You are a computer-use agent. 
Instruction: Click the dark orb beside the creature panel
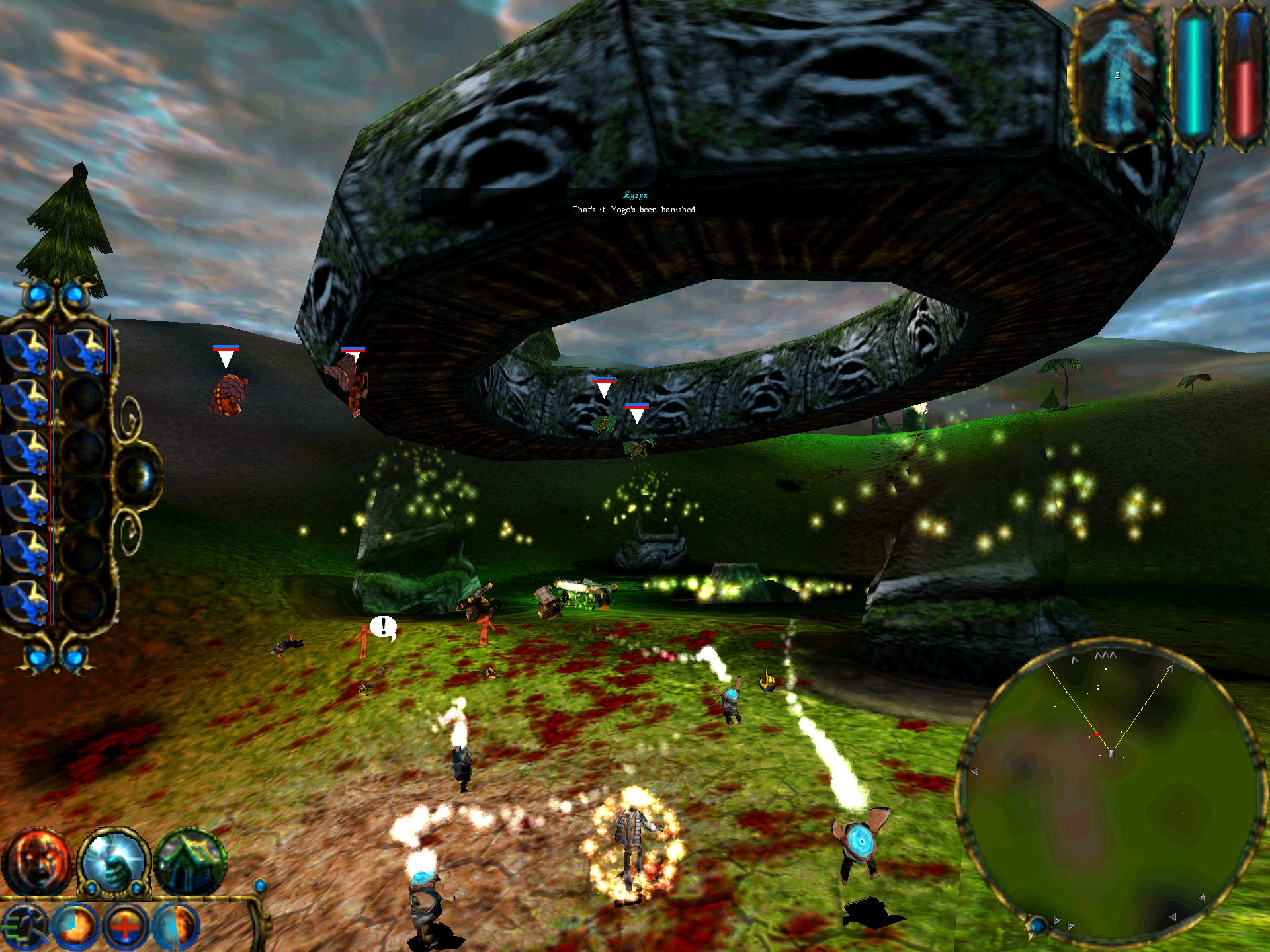139,475
